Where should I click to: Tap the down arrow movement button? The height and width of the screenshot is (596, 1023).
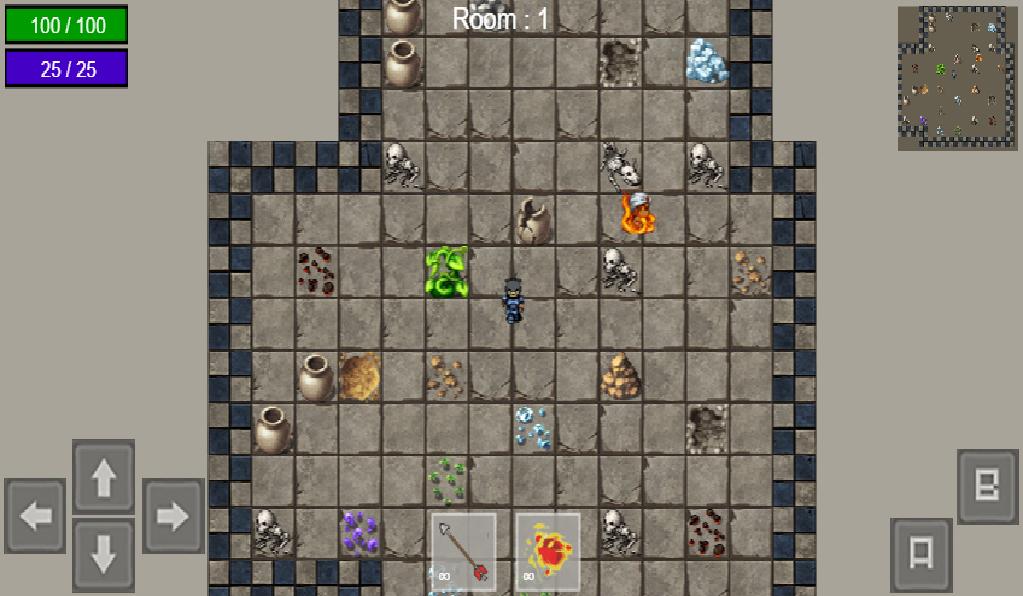pyautogui.click(x=103, y=555)
